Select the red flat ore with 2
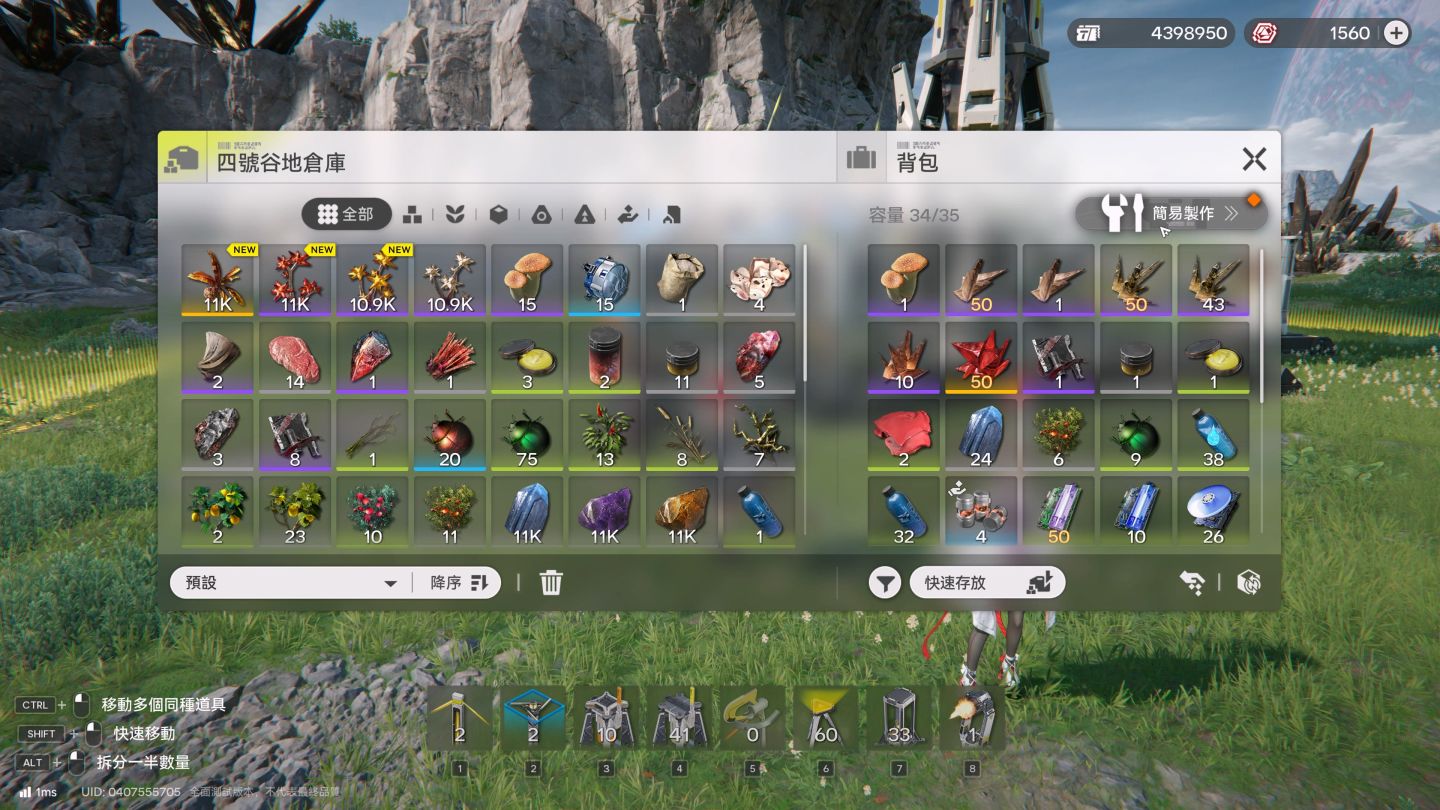Image resolution: width=1440 pixels, height=810 pixels. [903, 435]
